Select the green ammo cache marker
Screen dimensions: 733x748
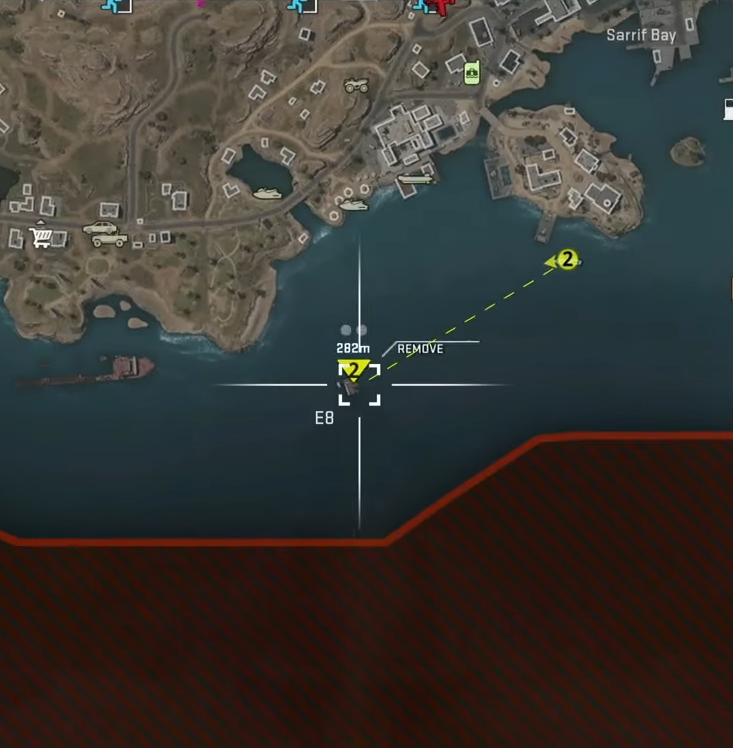471,71
